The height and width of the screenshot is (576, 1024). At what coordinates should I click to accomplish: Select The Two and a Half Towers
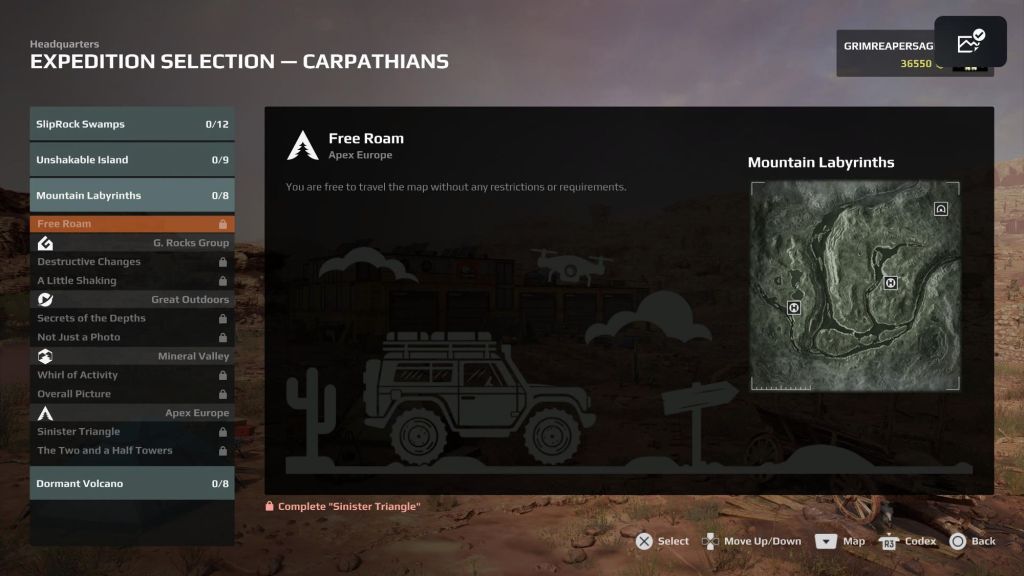(132, 451)
